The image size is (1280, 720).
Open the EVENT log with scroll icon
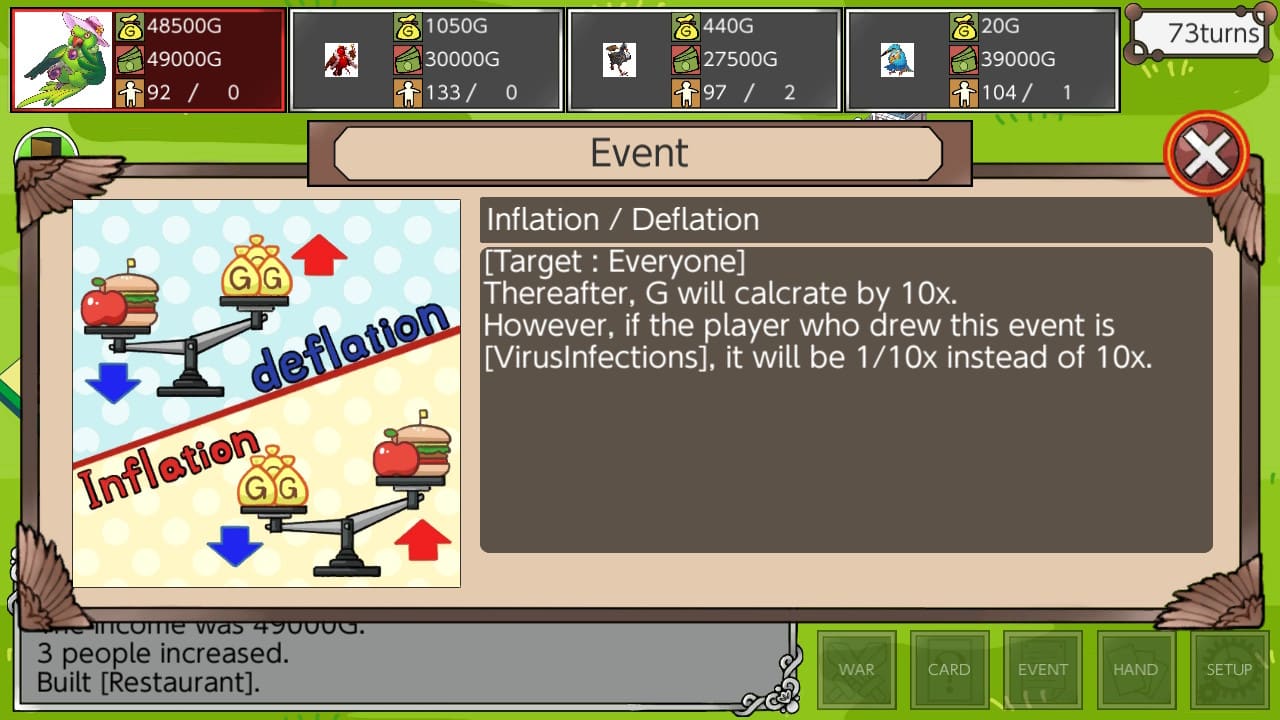(x=1043, y=668)
